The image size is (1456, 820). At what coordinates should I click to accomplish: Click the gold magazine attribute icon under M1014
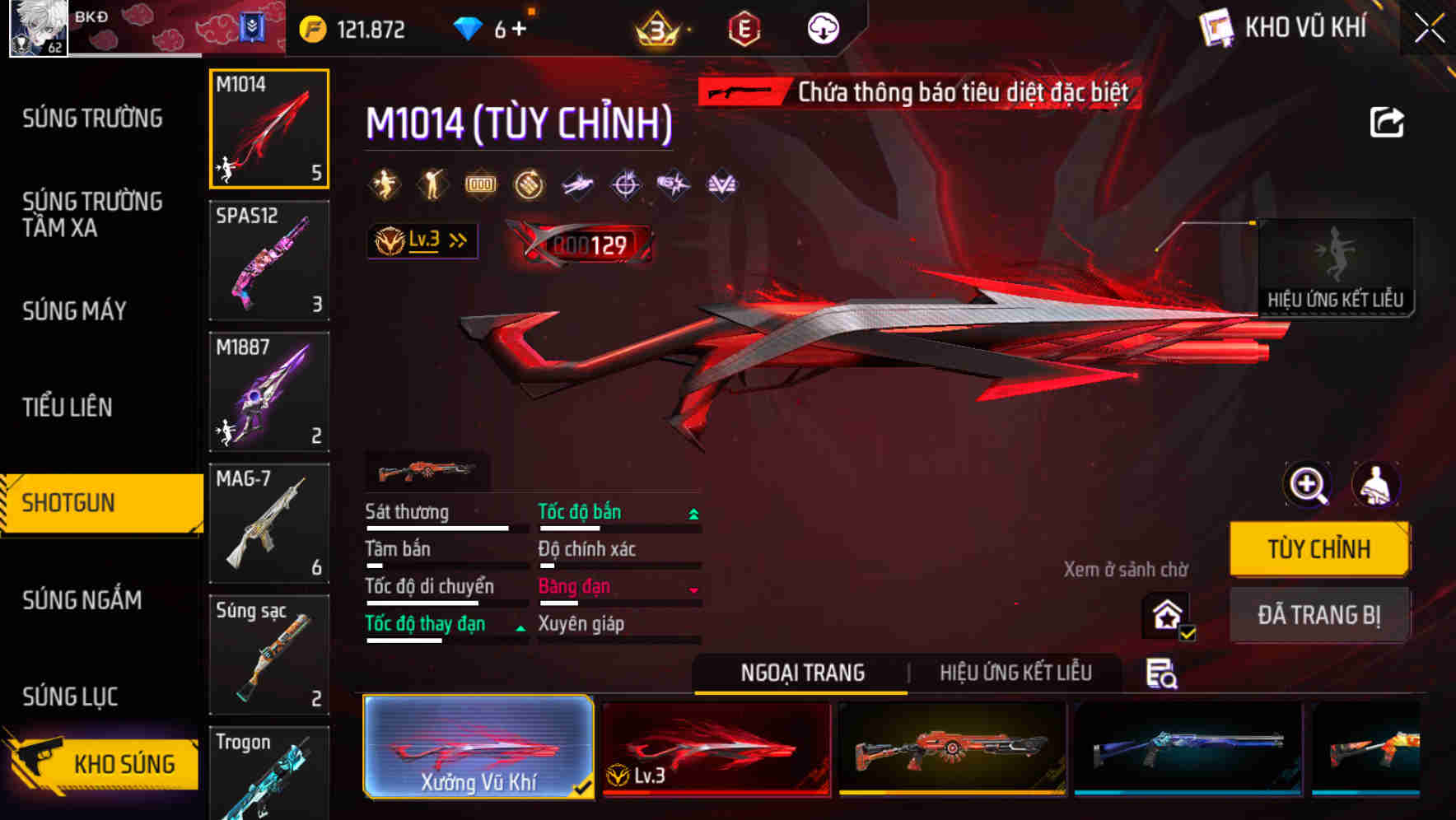click(x=480, y=184)
